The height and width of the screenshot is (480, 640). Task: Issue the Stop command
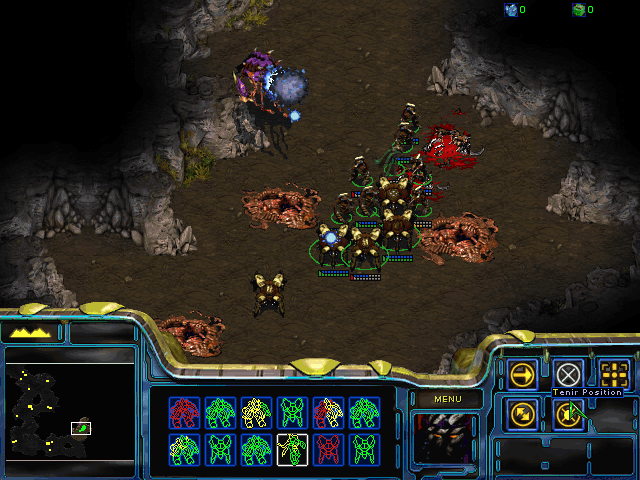tap(568, 374)
